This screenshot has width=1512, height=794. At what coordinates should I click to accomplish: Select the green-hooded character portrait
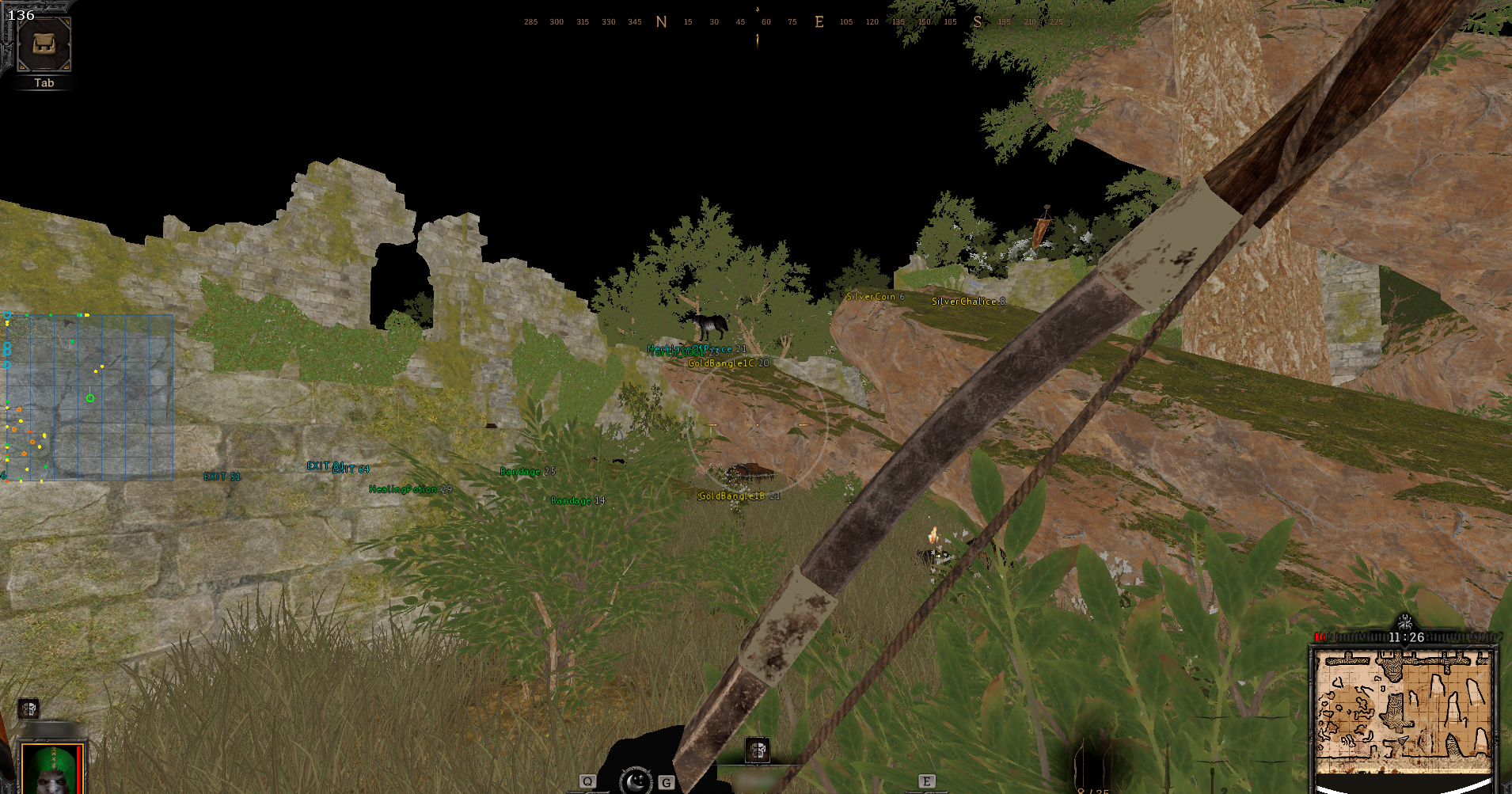52,769
